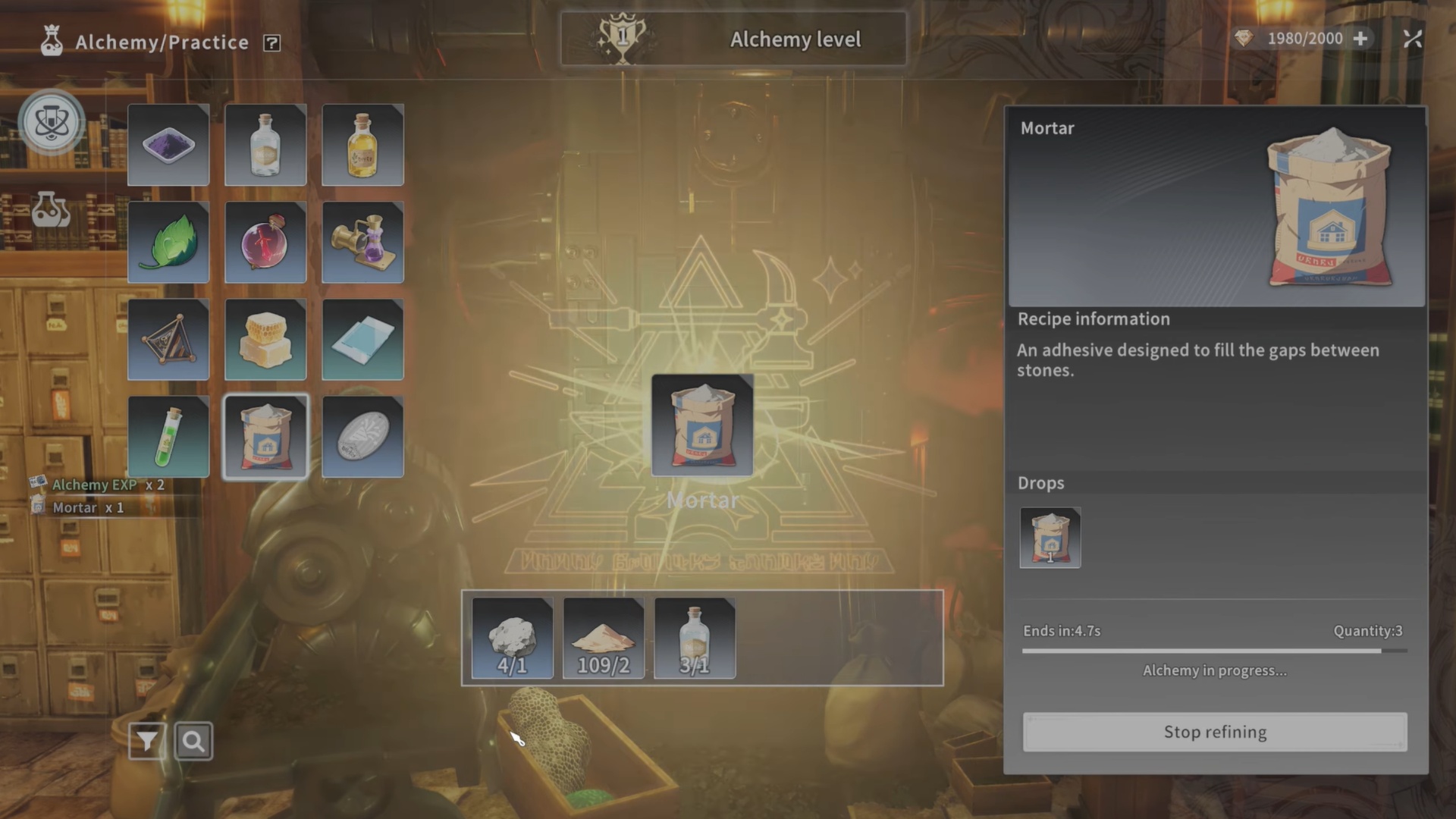Close the Alchemy screen
Screen dimensions: 1456x819
[1412, 39]
